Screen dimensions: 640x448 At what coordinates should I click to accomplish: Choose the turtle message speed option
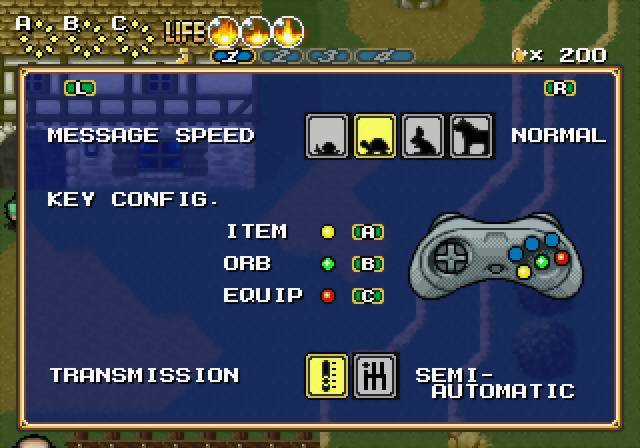click(375, 136)
